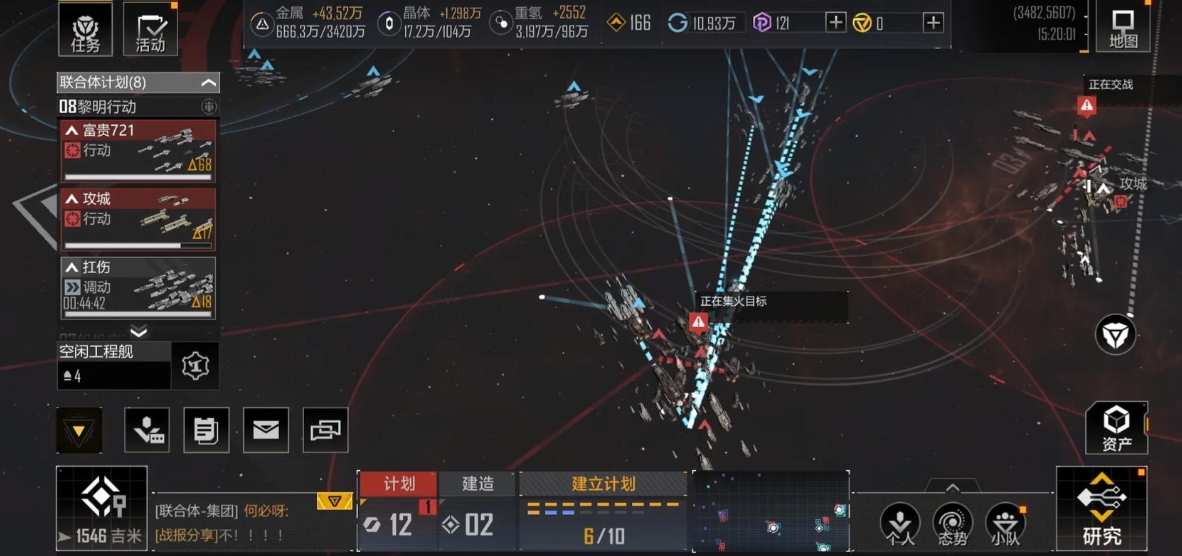Open the 态势 situation view
Viewport: 1182px width, 556px height.
[x=953, y=523]
